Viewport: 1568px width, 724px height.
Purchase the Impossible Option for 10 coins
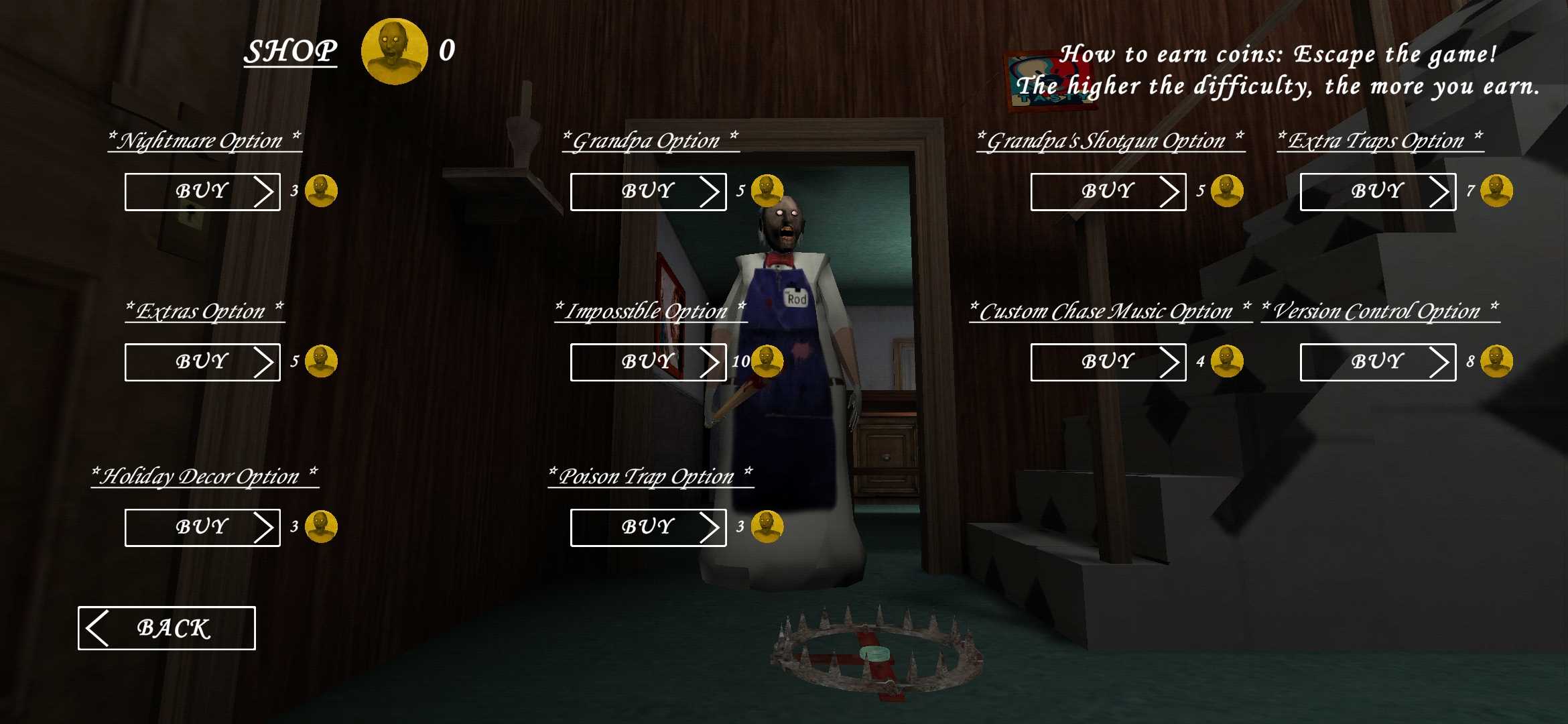pyautogui.click(x=648, y=362)
